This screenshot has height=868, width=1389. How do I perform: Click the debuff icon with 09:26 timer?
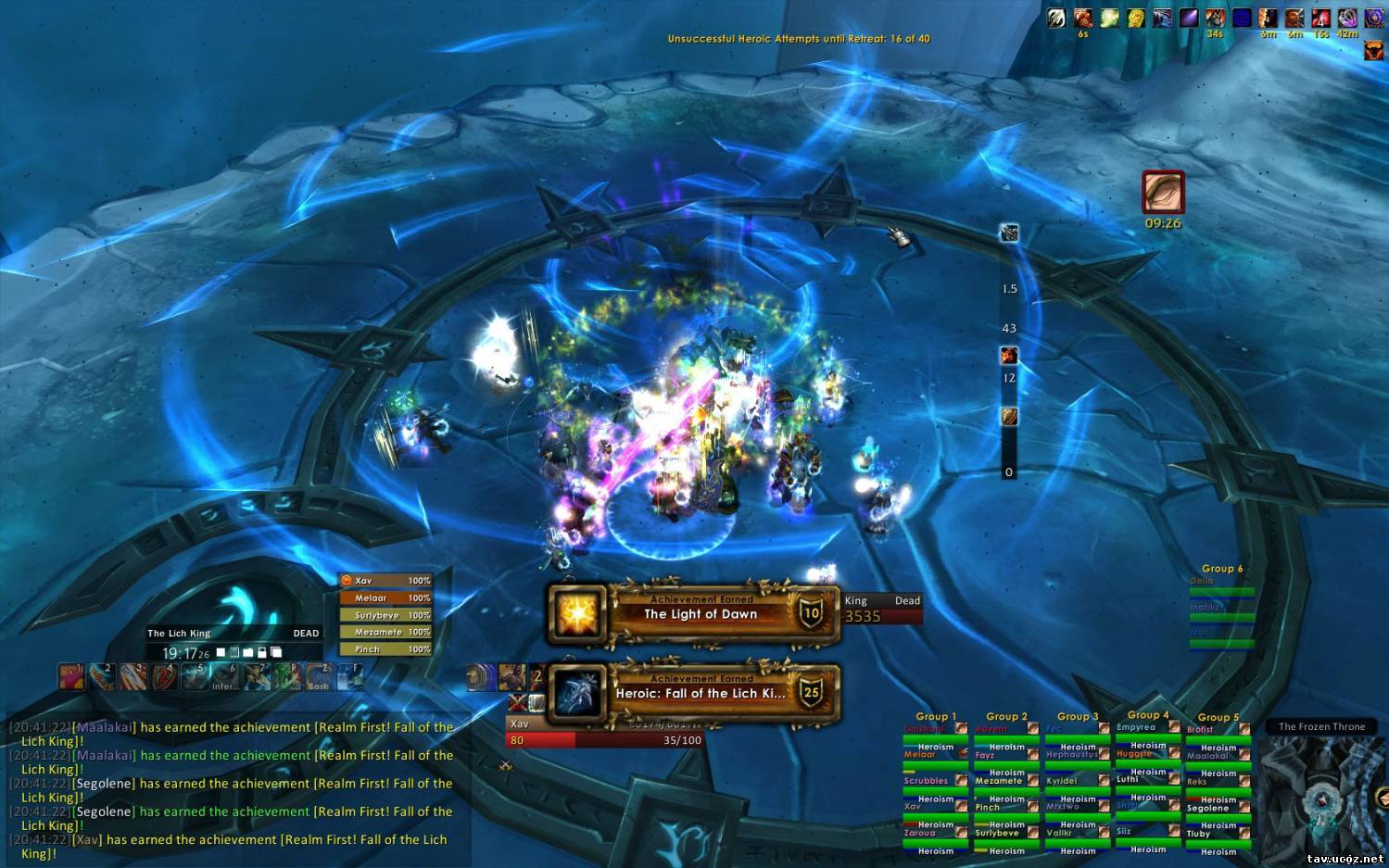[x=1163, y=193]
